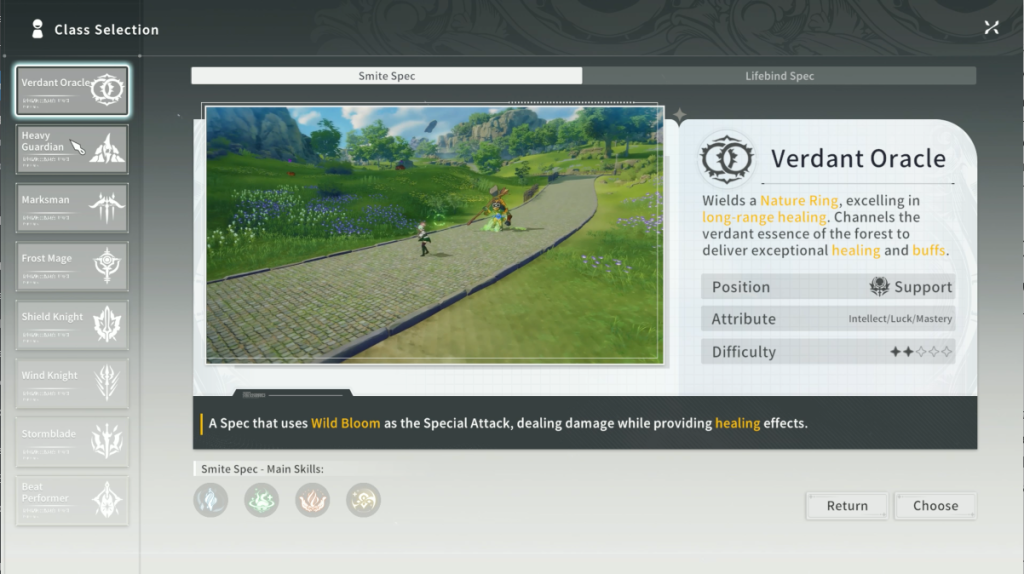Click the Return button
This screenshot has width=1024, height=574.
(847, 506)
